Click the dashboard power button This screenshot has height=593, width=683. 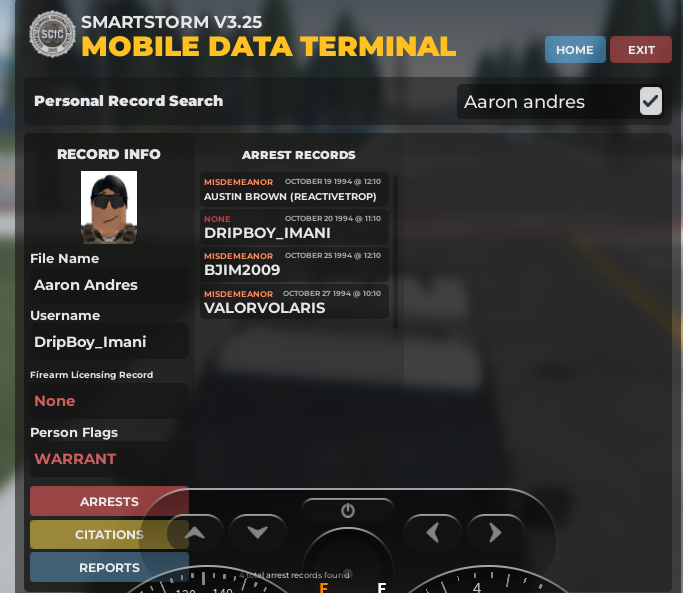click(x=348, y=510)
